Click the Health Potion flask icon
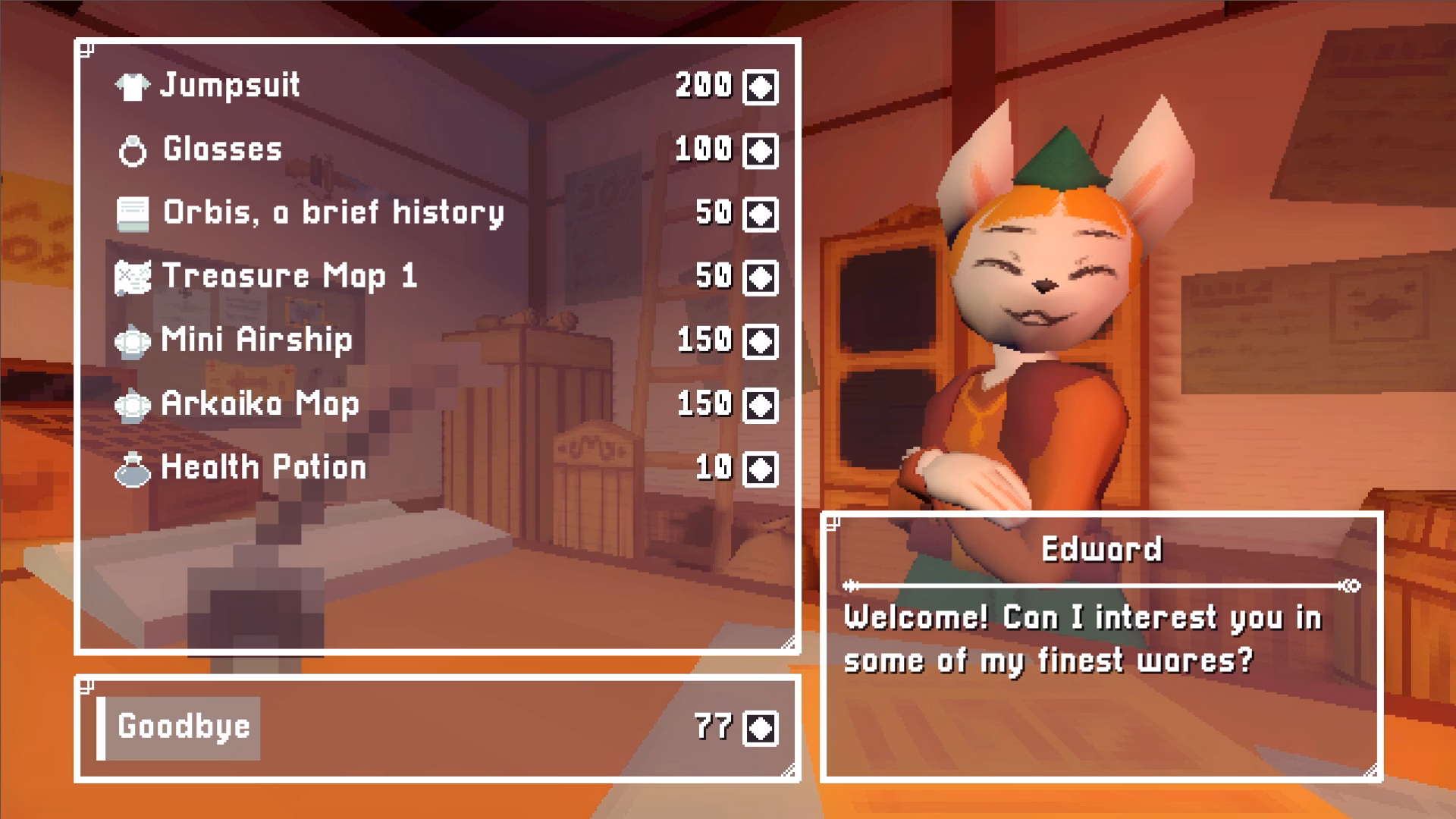This screenshot has width=1456, height=819. pyautogui.click(x=133, y=468)
